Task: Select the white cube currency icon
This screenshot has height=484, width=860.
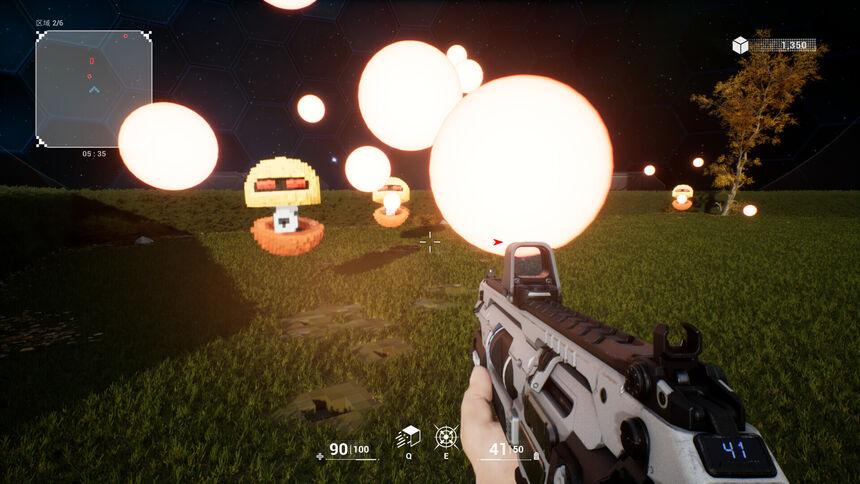Action: click(x=740, y=45)
